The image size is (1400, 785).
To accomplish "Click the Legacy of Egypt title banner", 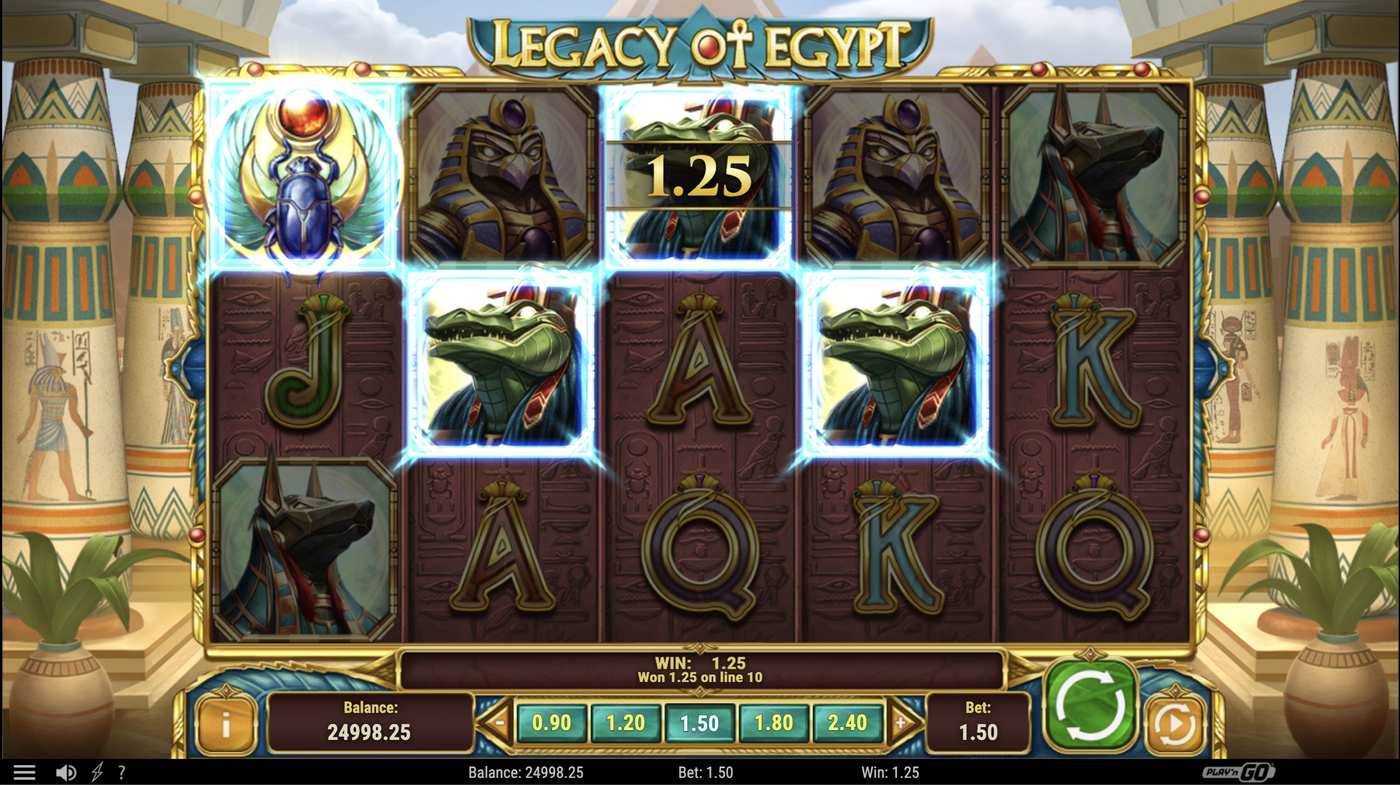I will (700, 36).
